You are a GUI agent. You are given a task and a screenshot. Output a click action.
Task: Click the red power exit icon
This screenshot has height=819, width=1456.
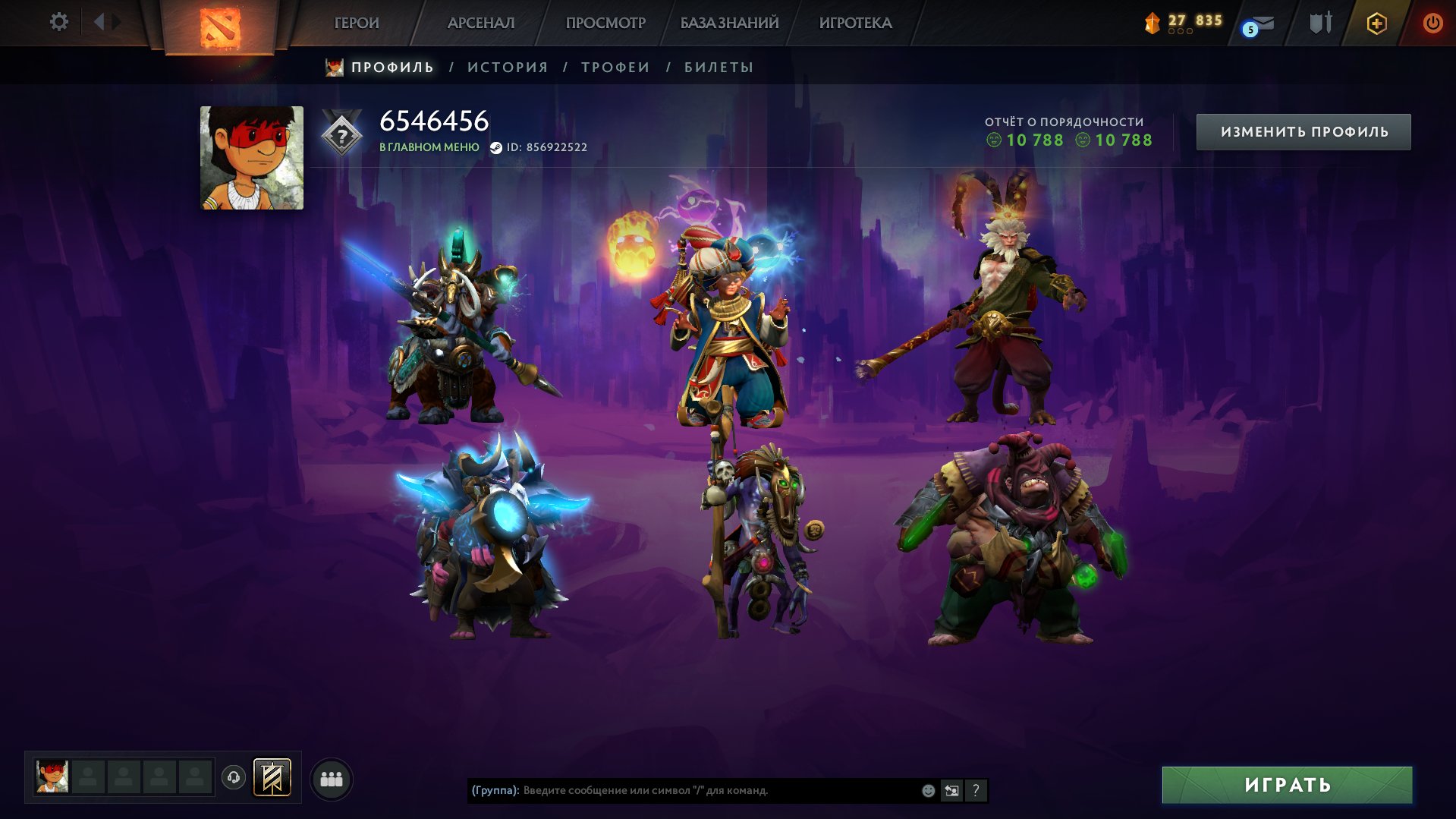[x=1432, y=23]
